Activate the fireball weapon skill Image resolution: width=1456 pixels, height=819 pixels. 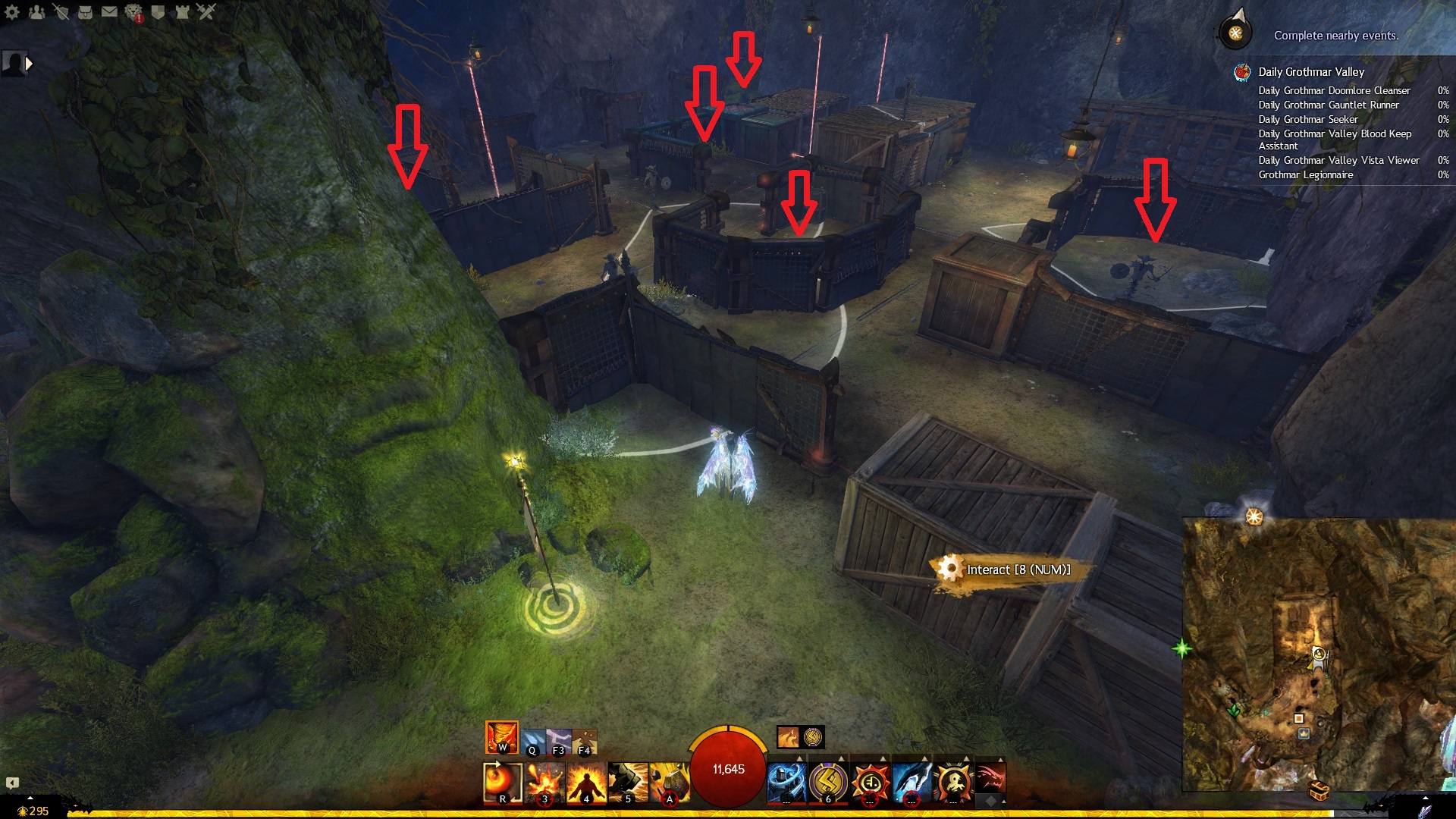point(502,782)
